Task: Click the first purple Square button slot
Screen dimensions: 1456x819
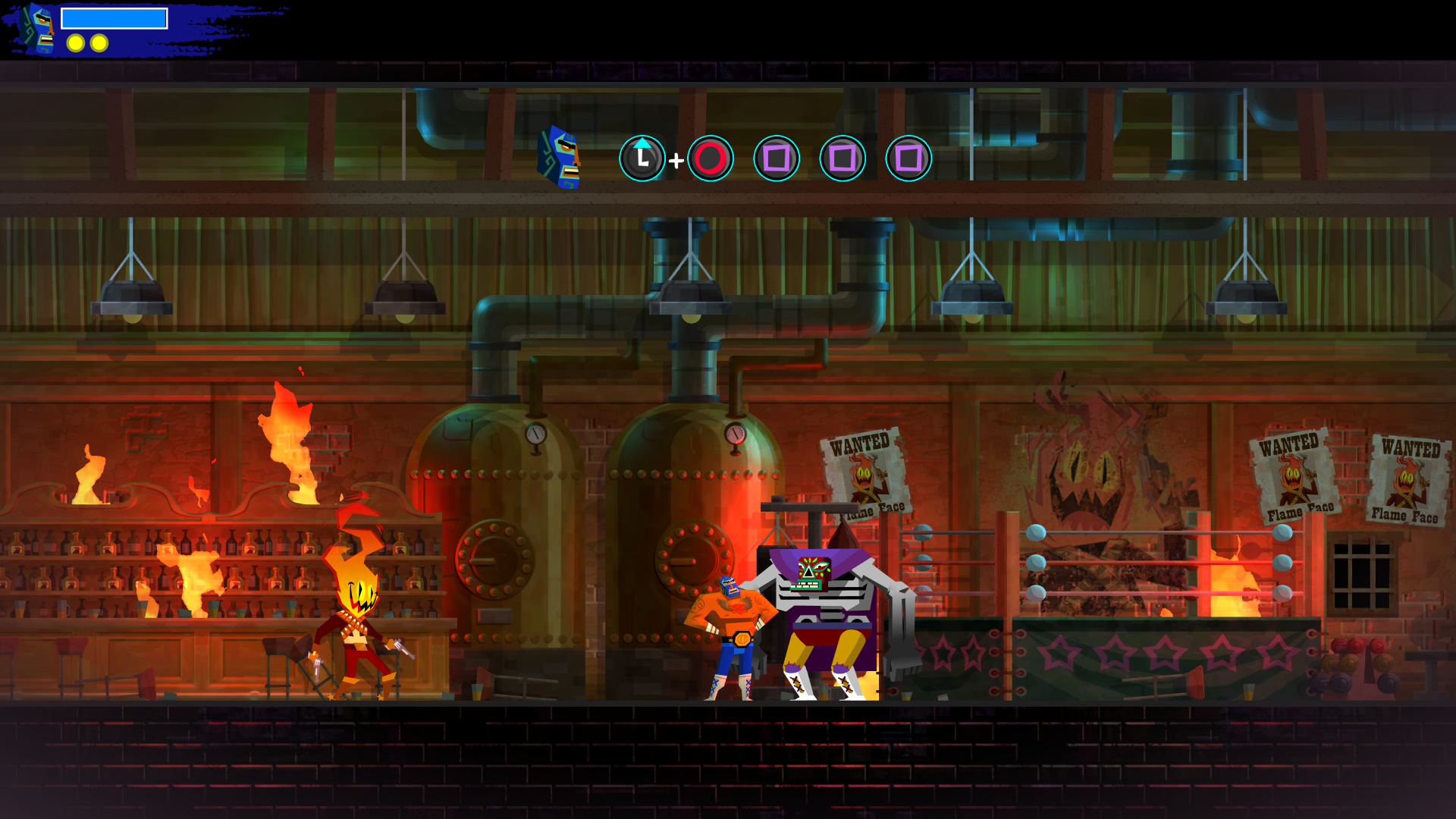Action: click(x=775, y=158)
